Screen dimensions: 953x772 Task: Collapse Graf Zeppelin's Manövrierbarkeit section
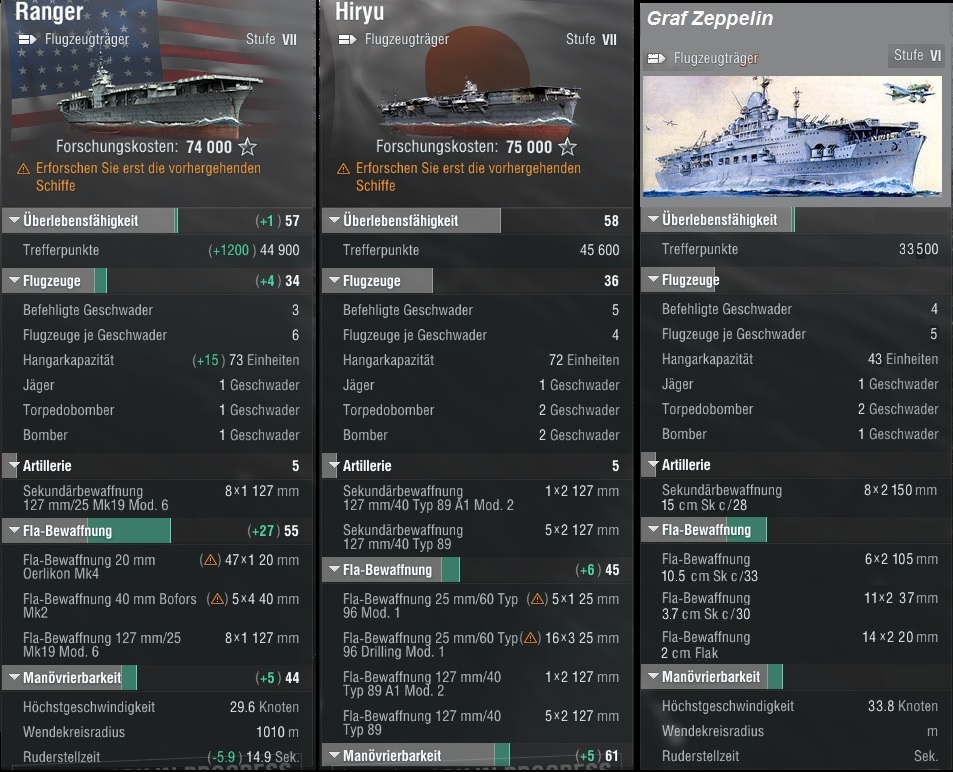(x=710, y=676)
